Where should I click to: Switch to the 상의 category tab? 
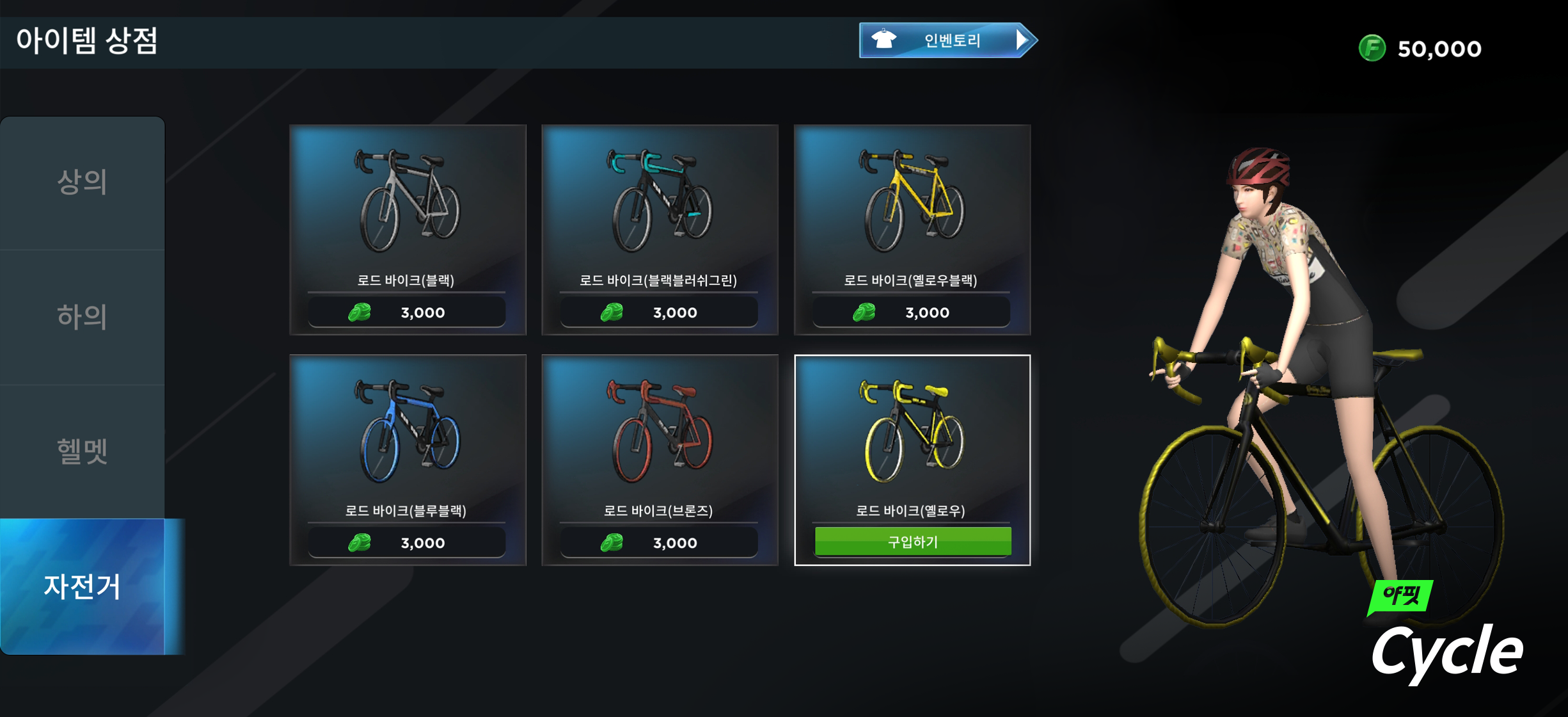pos(83,182)
